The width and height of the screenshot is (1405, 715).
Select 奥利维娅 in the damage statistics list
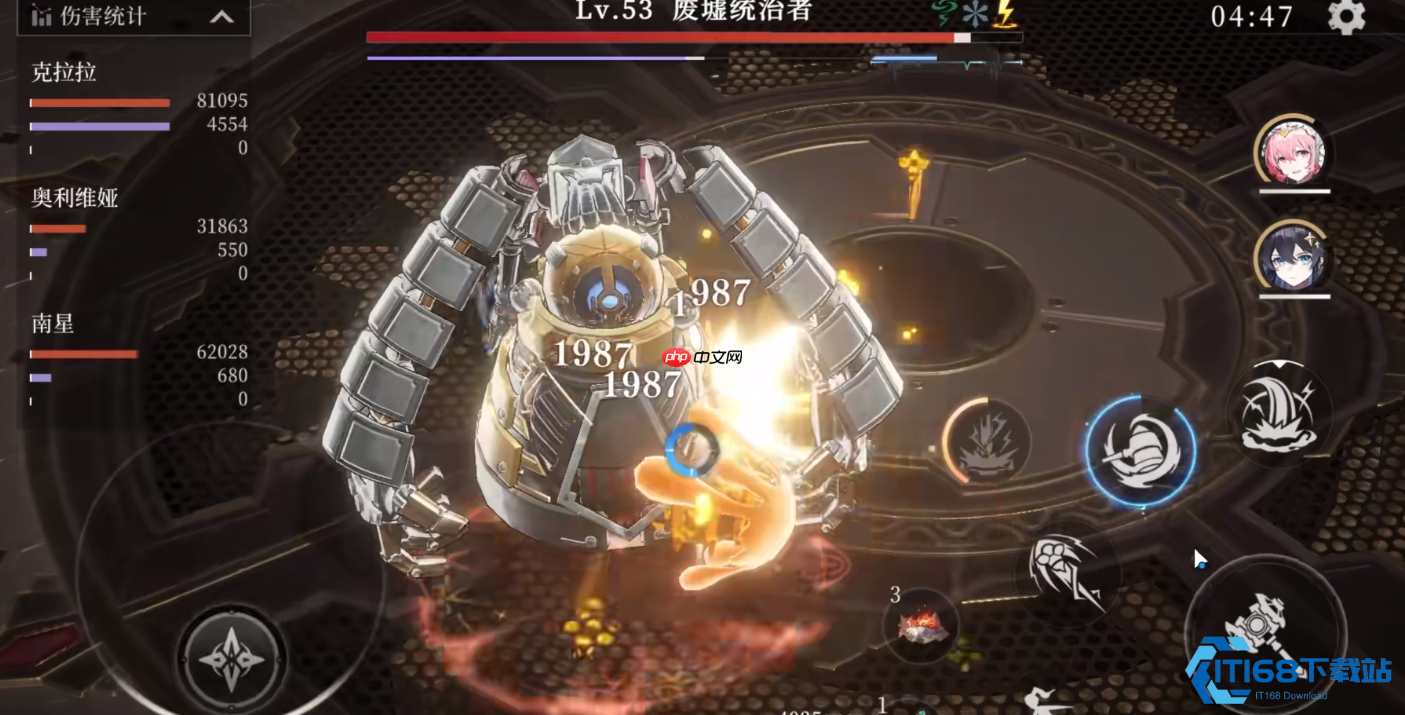pyautogui.click(x=75, y=198)
